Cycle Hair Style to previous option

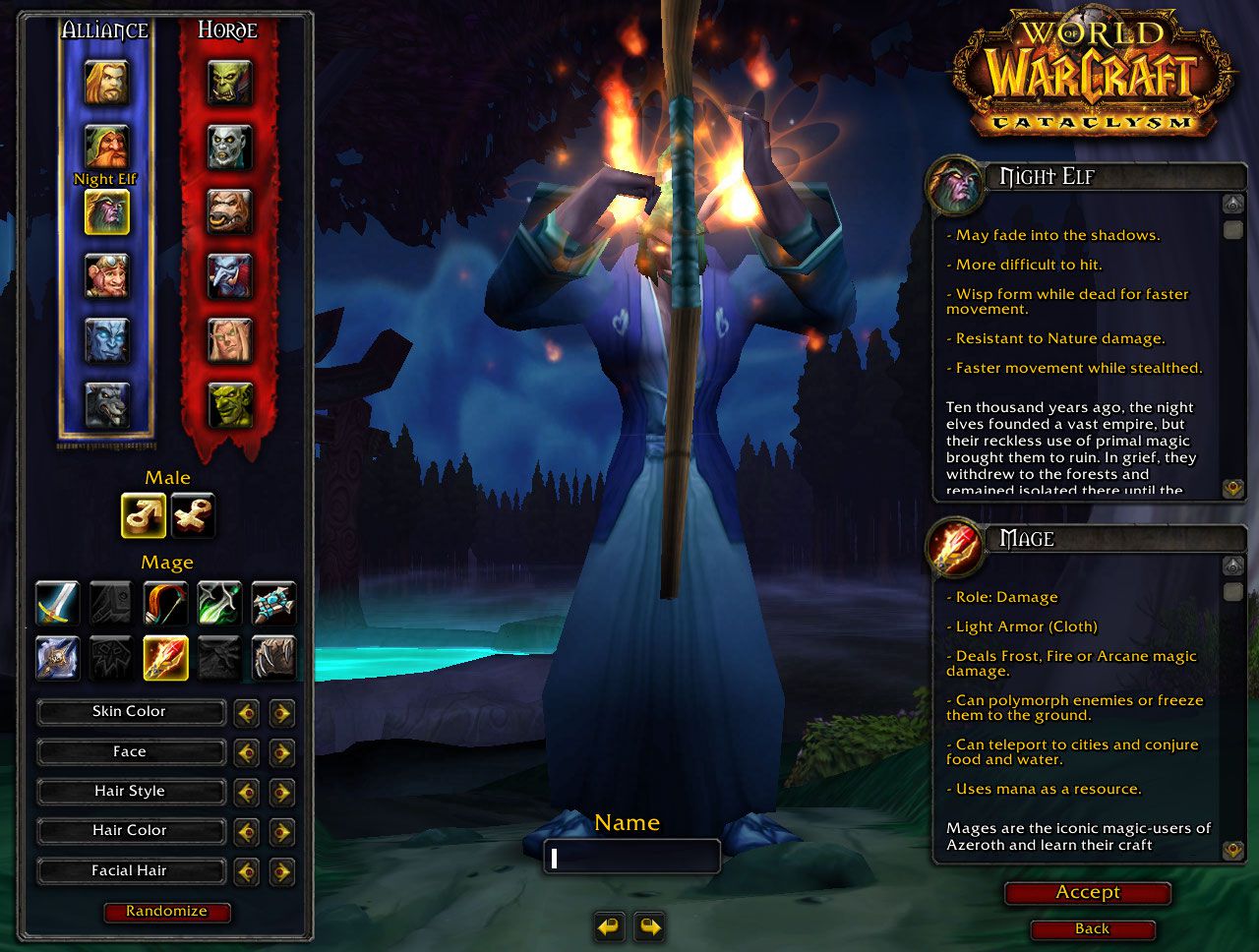point(246,792)
